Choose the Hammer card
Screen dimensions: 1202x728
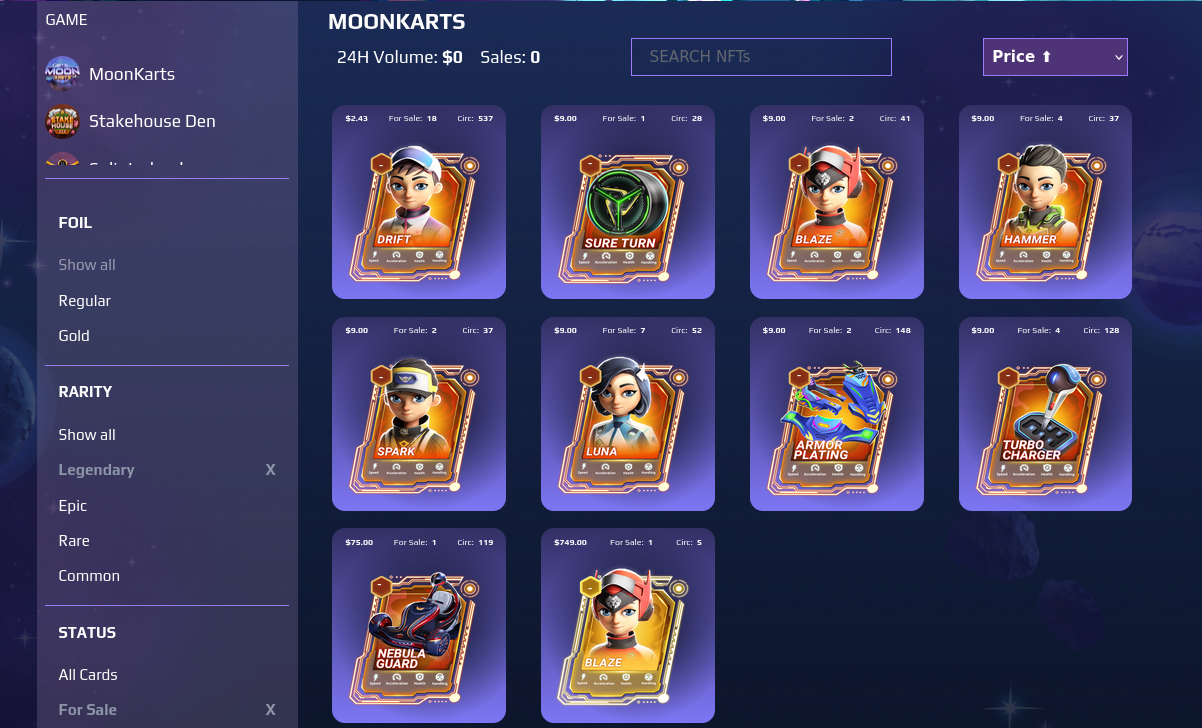click(1045, 210)
